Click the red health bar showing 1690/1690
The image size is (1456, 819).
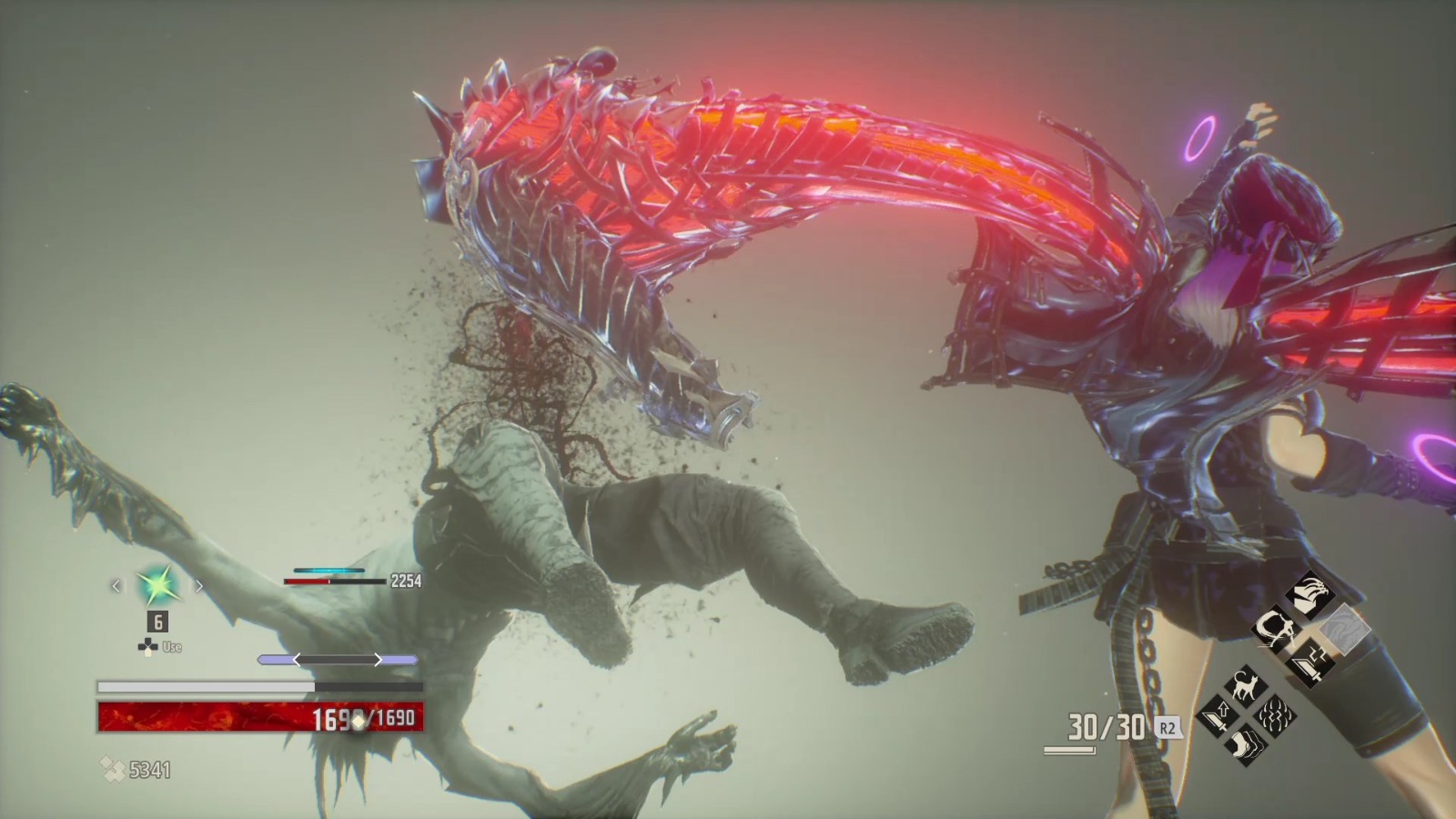(257, 717)
